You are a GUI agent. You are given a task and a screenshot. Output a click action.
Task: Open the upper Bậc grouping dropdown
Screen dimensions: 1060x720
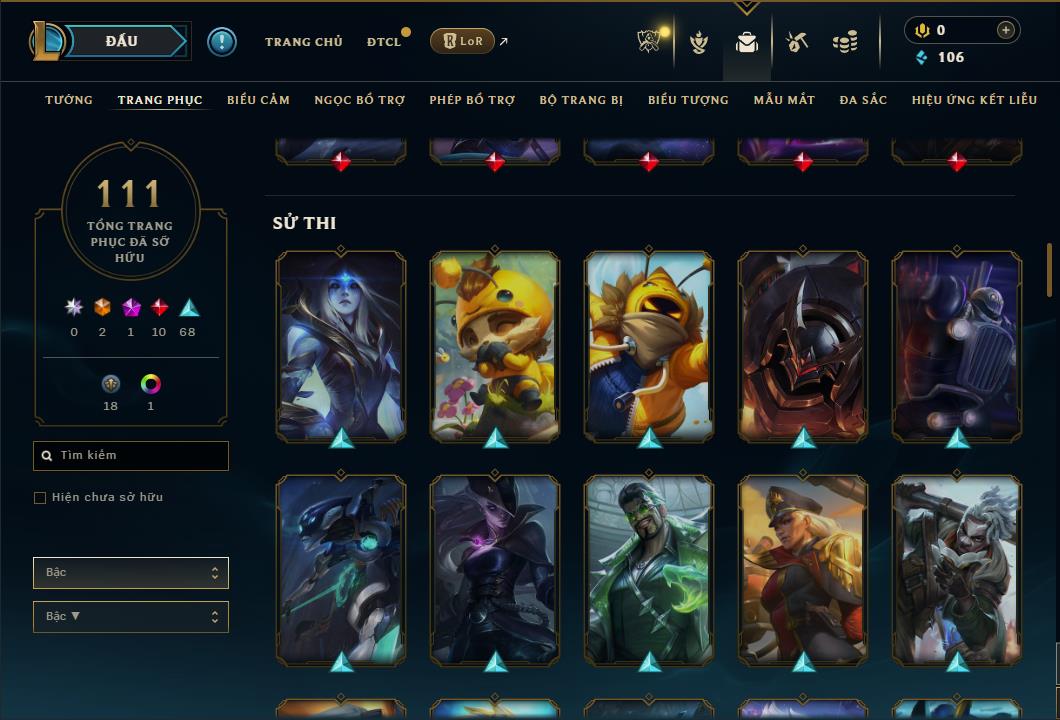click(131, 573)
